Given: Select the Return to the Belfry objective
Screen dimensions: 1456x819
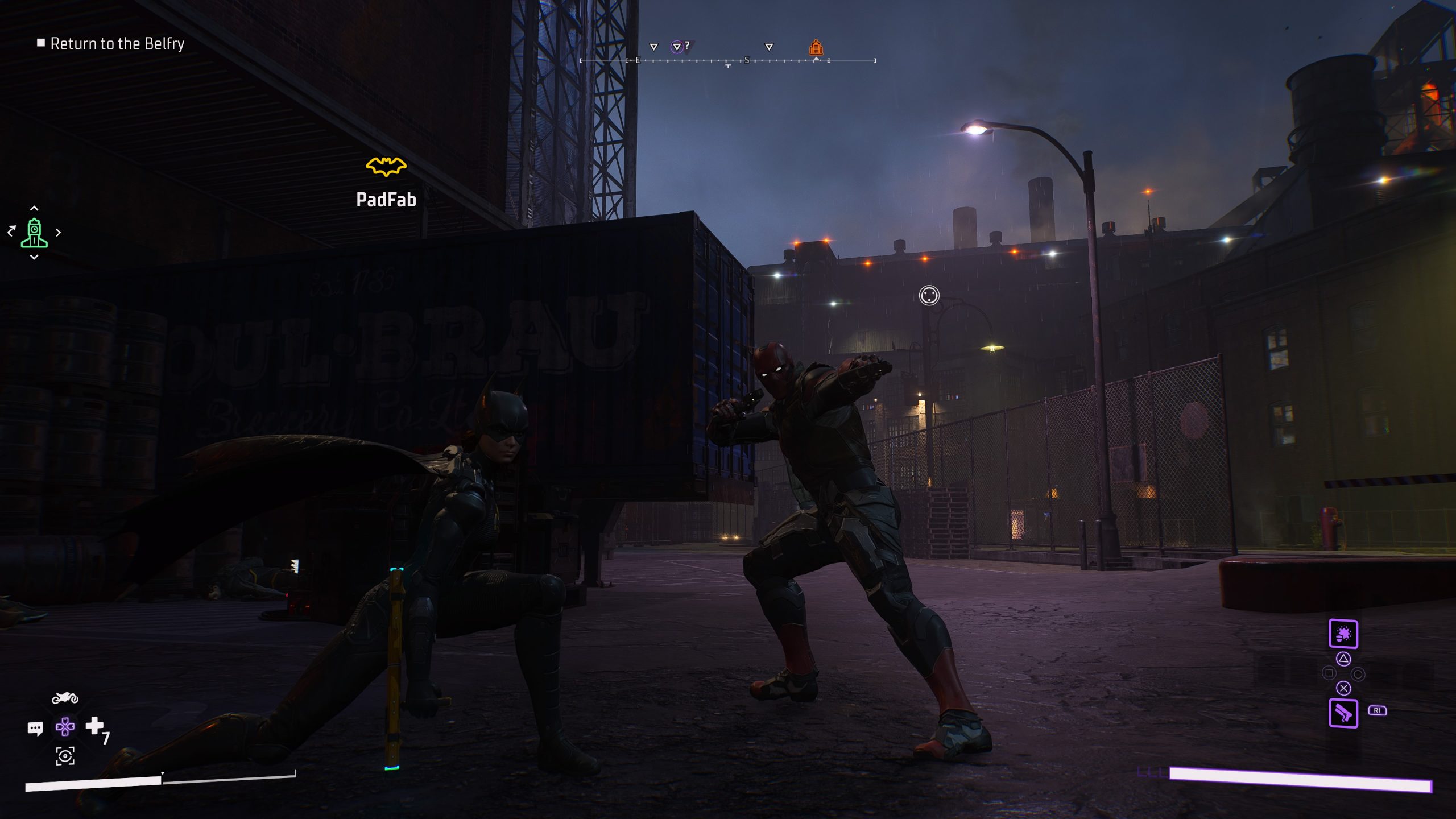Looking at the screenshot, I should pos(117,44).
